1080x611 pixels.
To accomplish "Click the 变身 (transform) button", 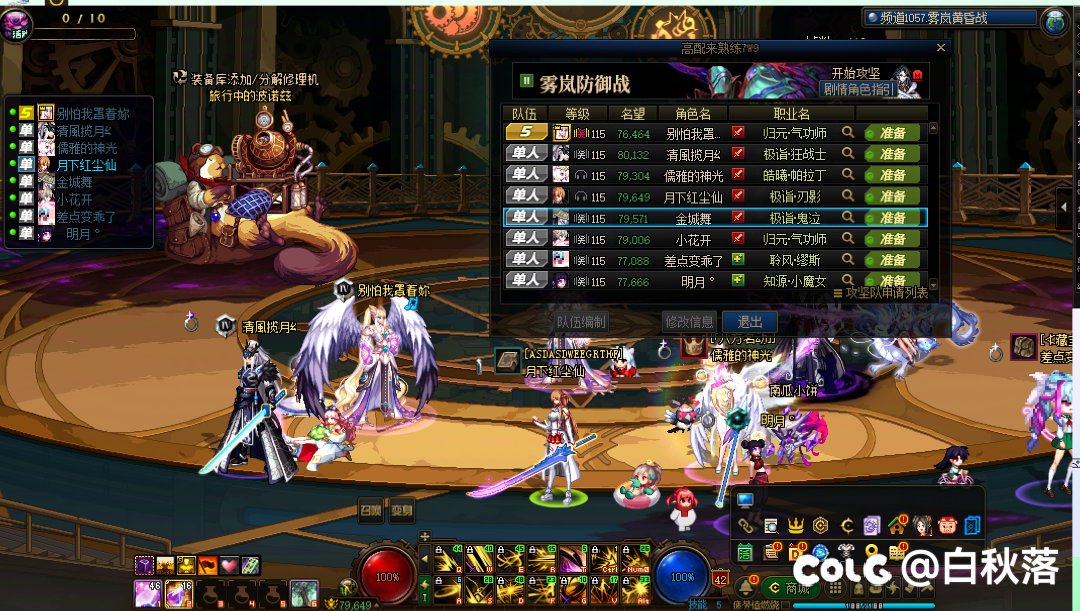I will pyautogui.click(x=402, y=510).
